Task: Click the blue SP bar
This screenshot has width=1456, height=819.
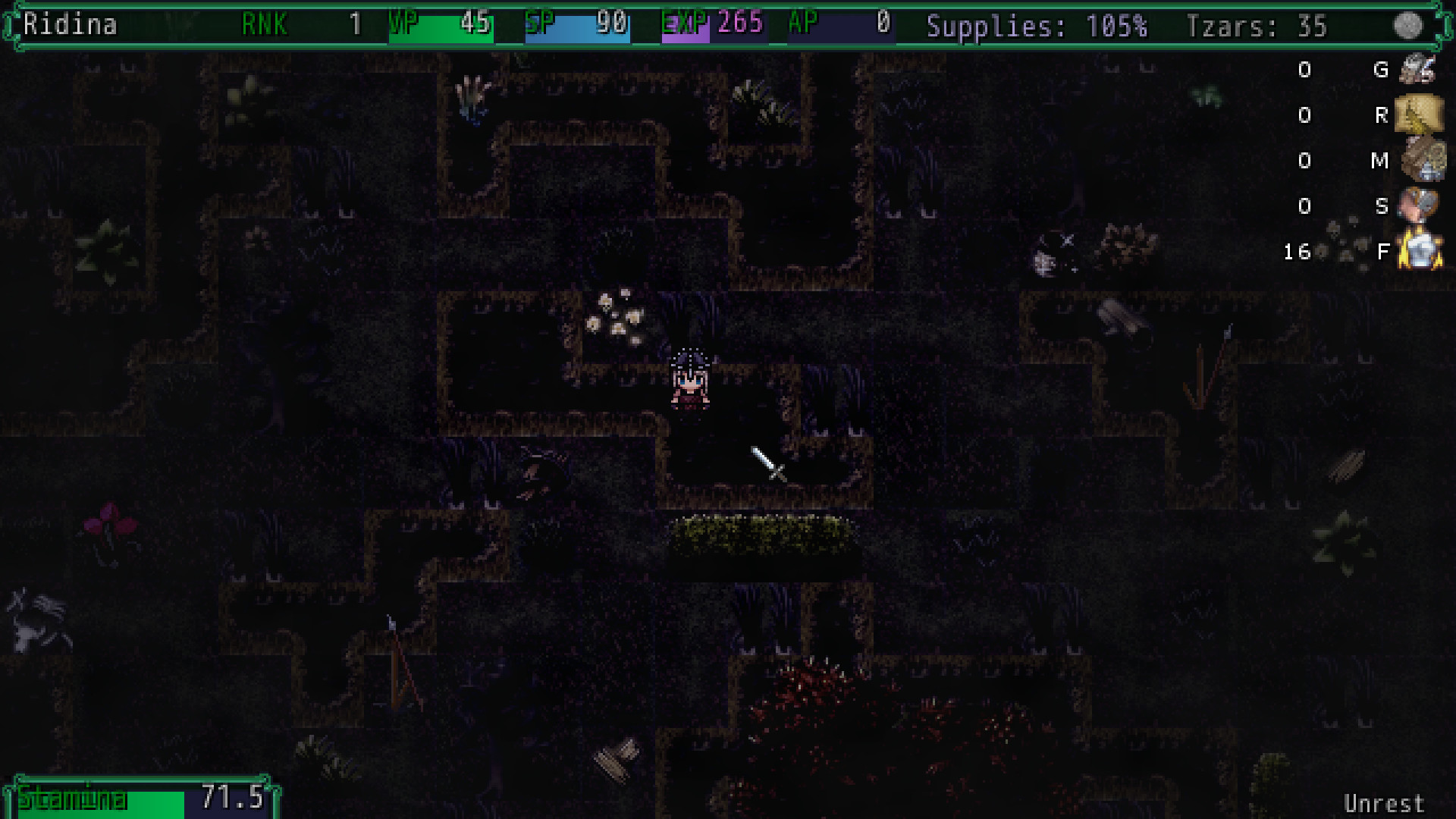Action: pyautogui.click(x=576, y=25)
